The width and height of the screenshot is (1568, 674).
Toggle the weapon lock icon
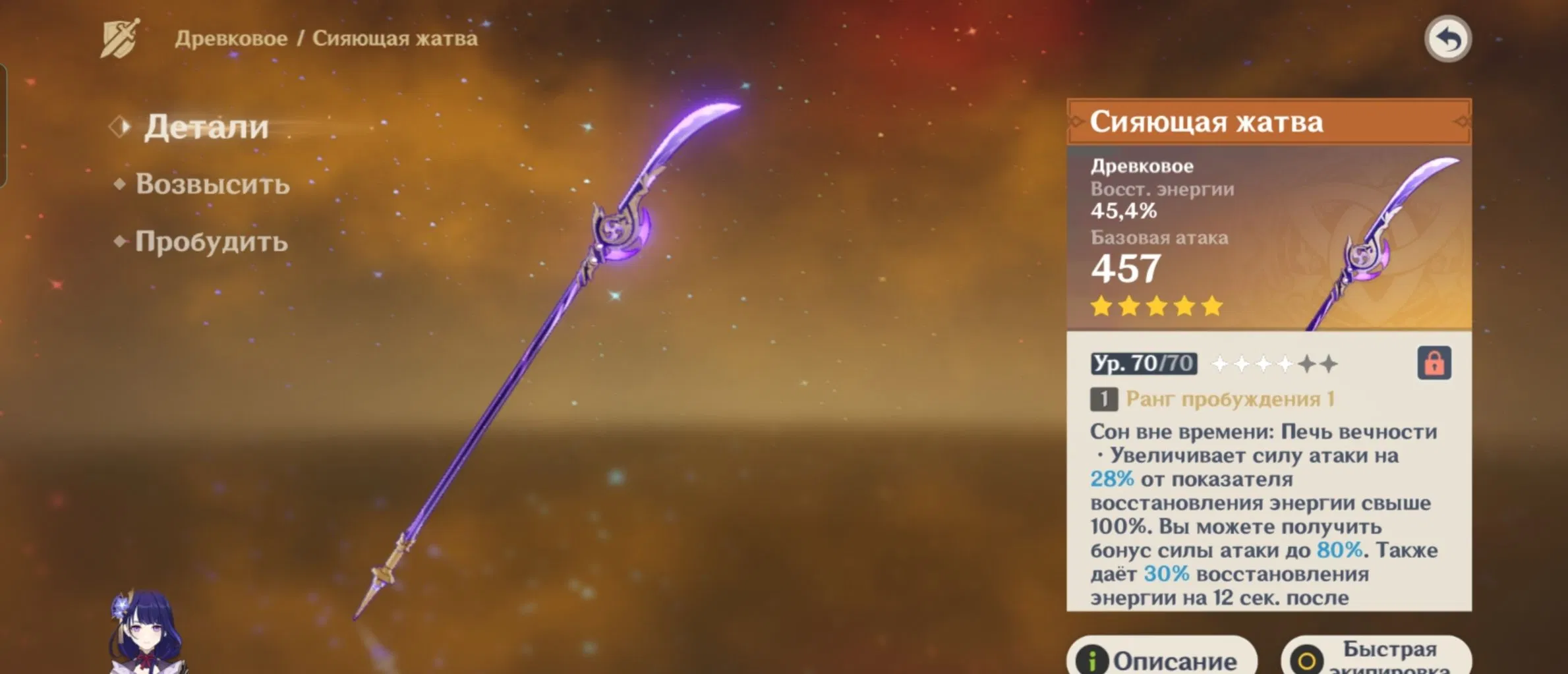(x=1434, y=363)
